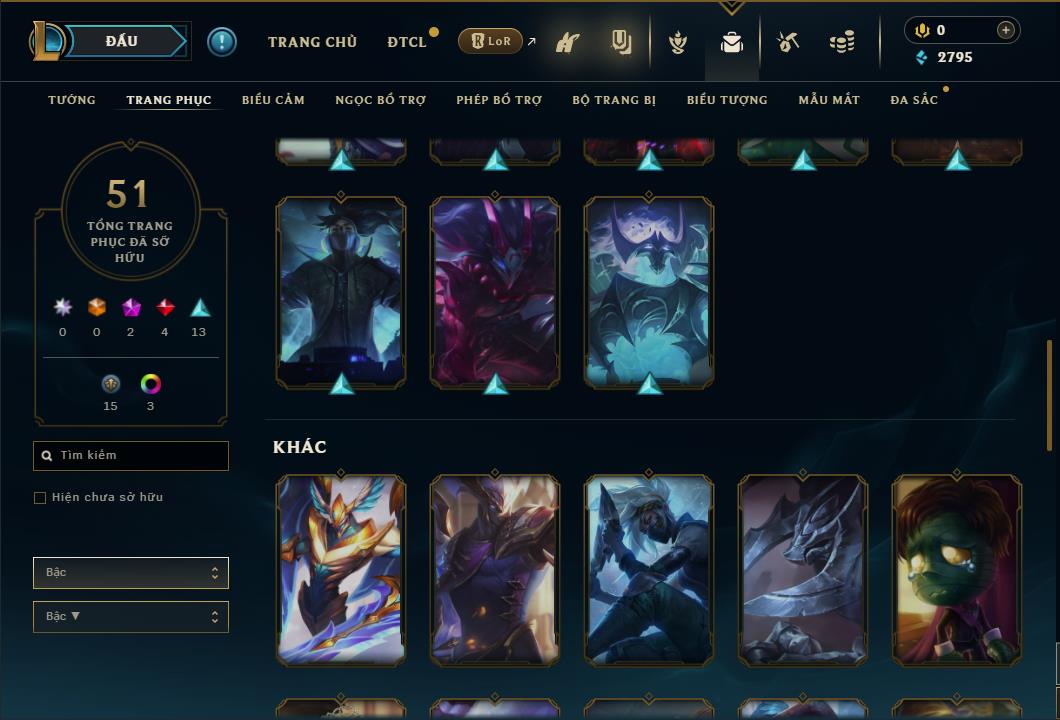This screenshot has height=720, width=1060.
Task: Go to the BIỂU TƯỢNG tab
Action: click(727, 100)
